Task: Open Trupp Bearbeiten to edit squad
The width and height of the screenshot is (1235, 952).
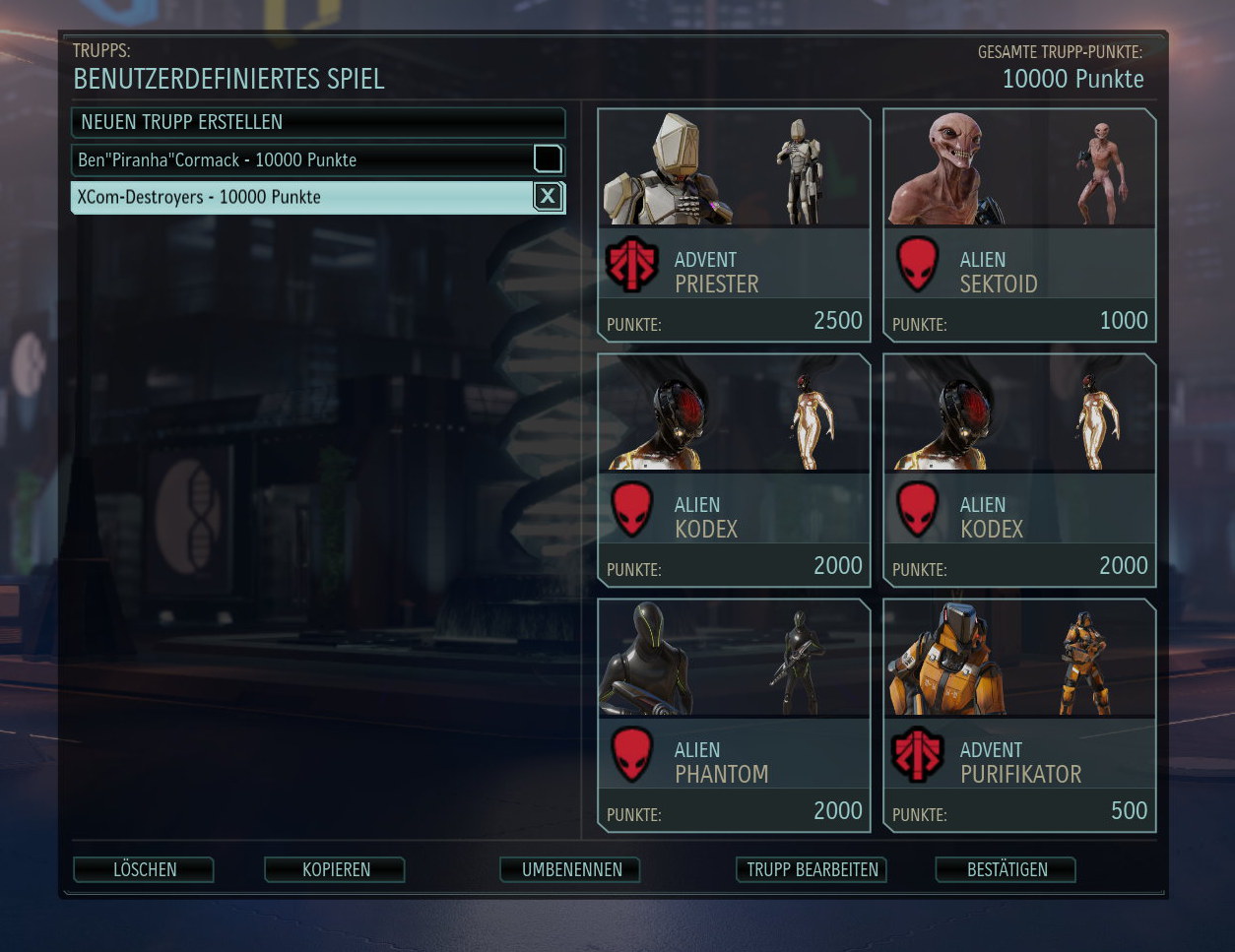Action: point(812,869)
